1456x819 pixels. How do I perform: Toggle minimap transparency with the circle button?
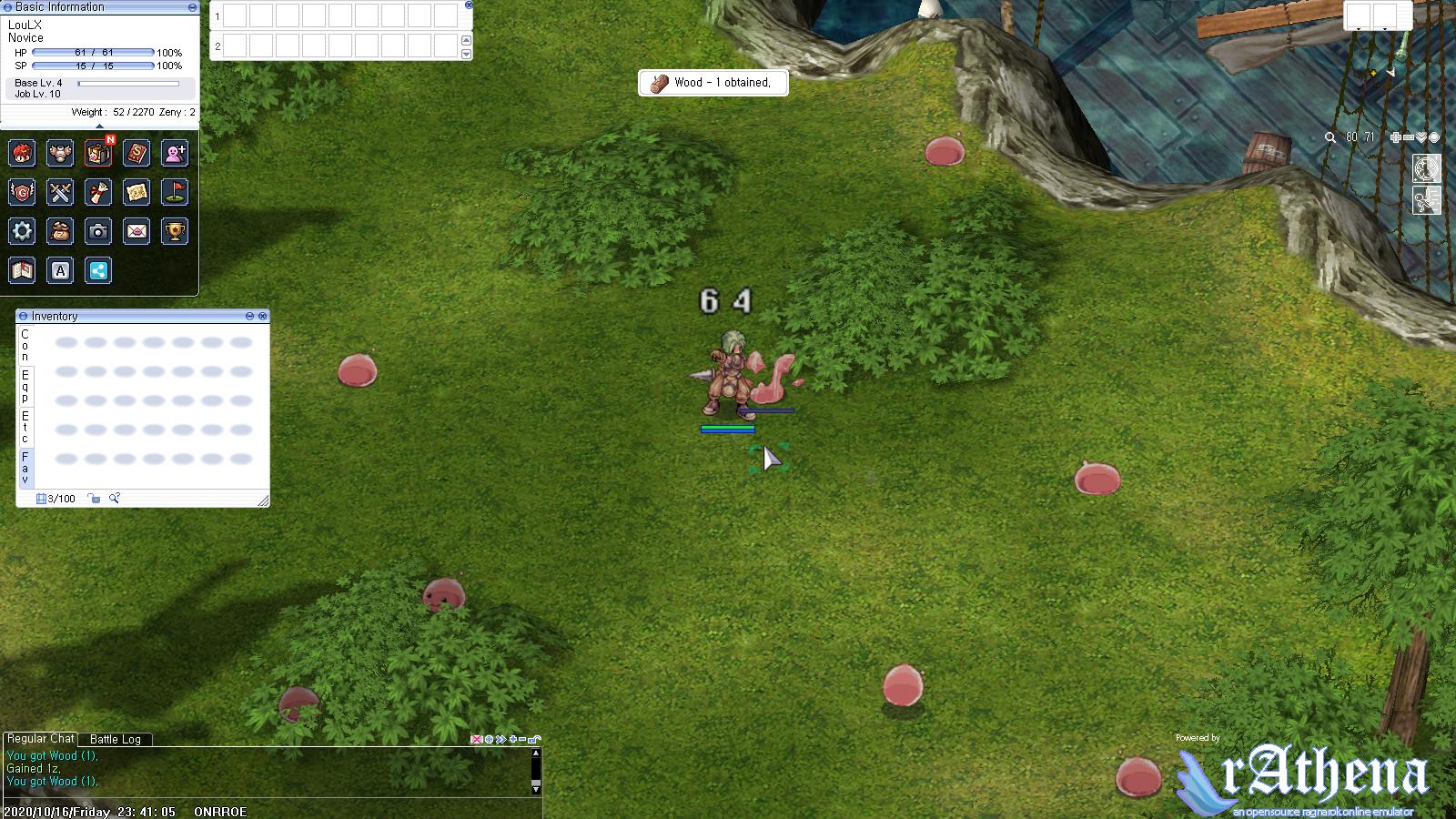coord(1434,138)
